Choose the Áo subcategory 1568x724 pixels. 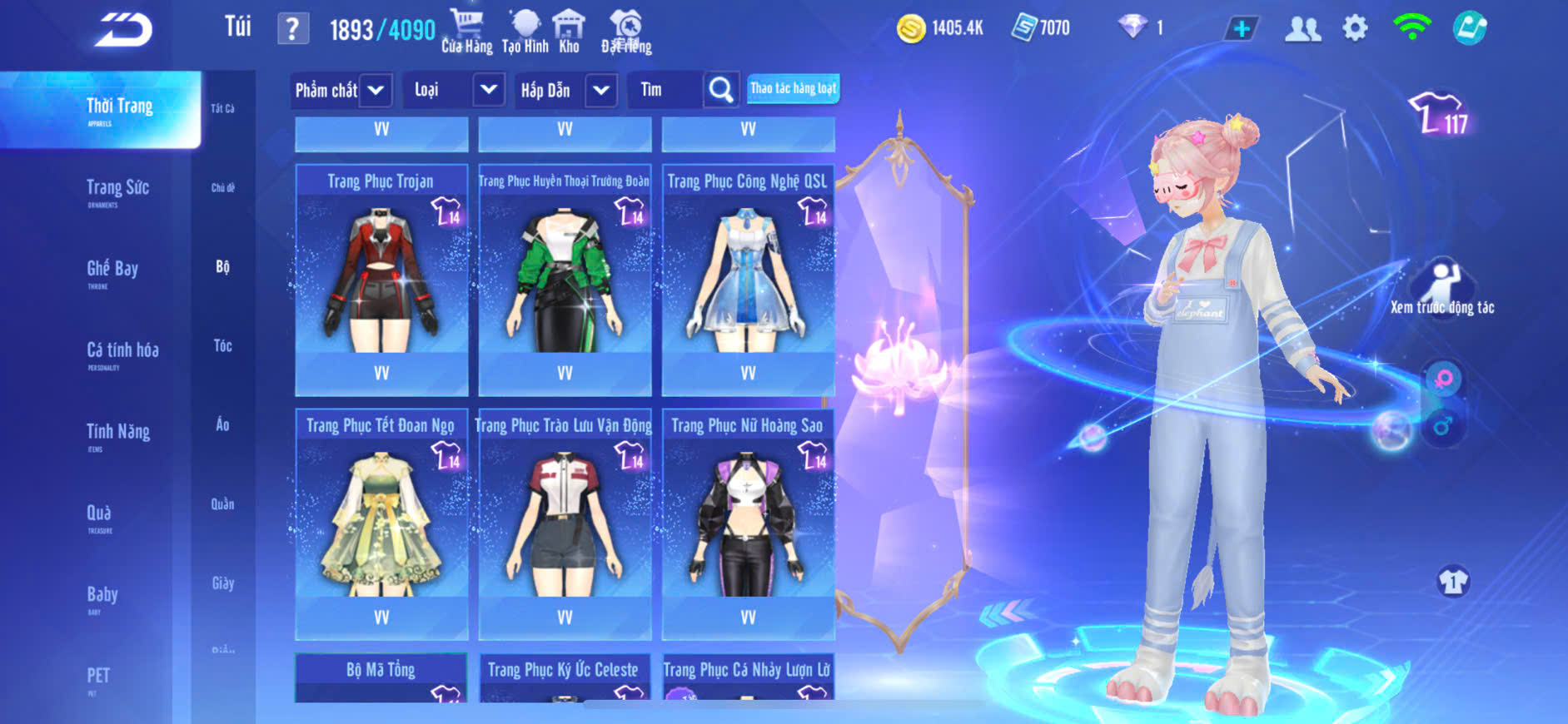(222, 425)
